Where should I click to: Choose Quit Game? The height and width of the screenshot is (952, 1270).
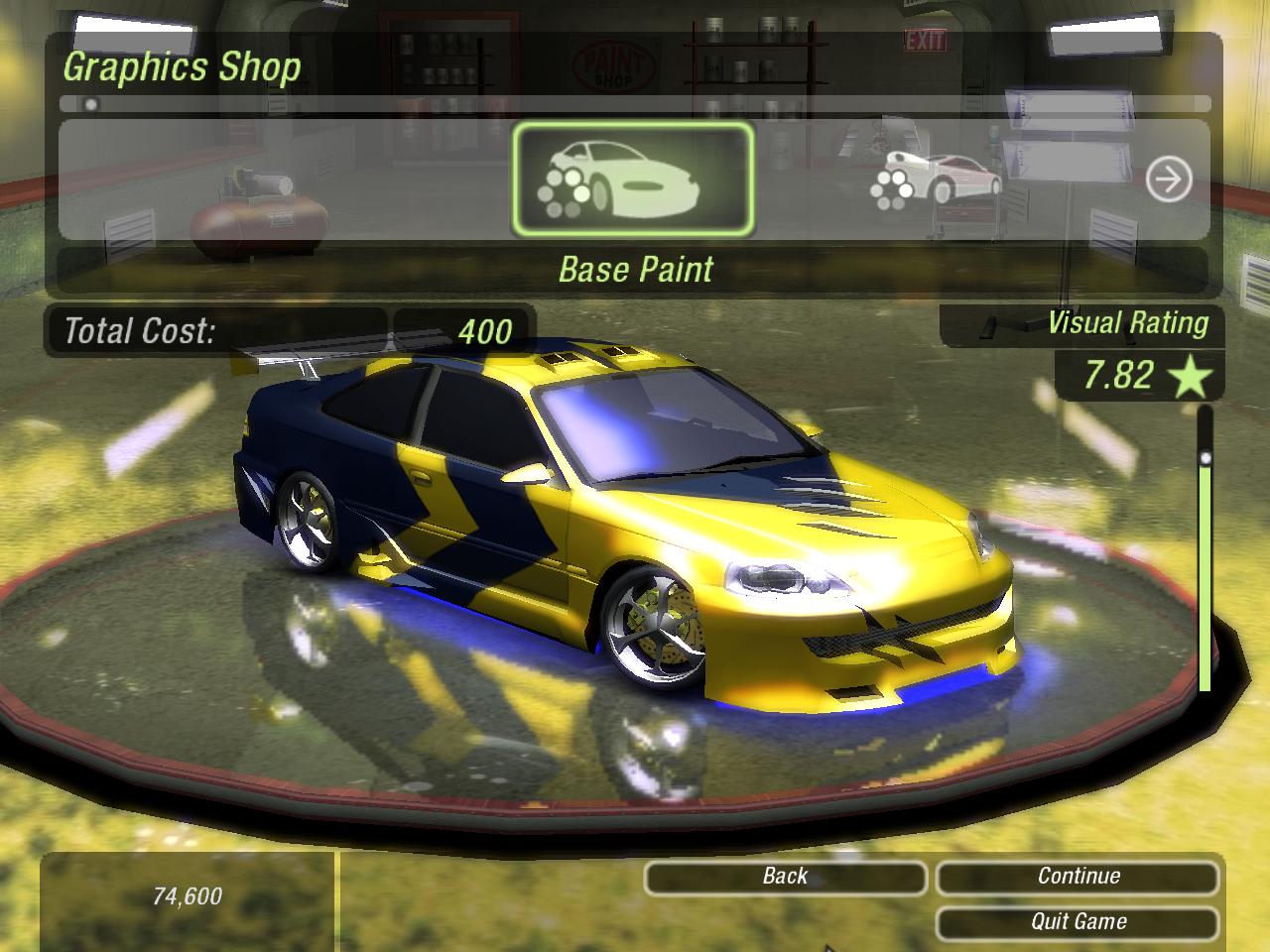(x=1078, y=922)
